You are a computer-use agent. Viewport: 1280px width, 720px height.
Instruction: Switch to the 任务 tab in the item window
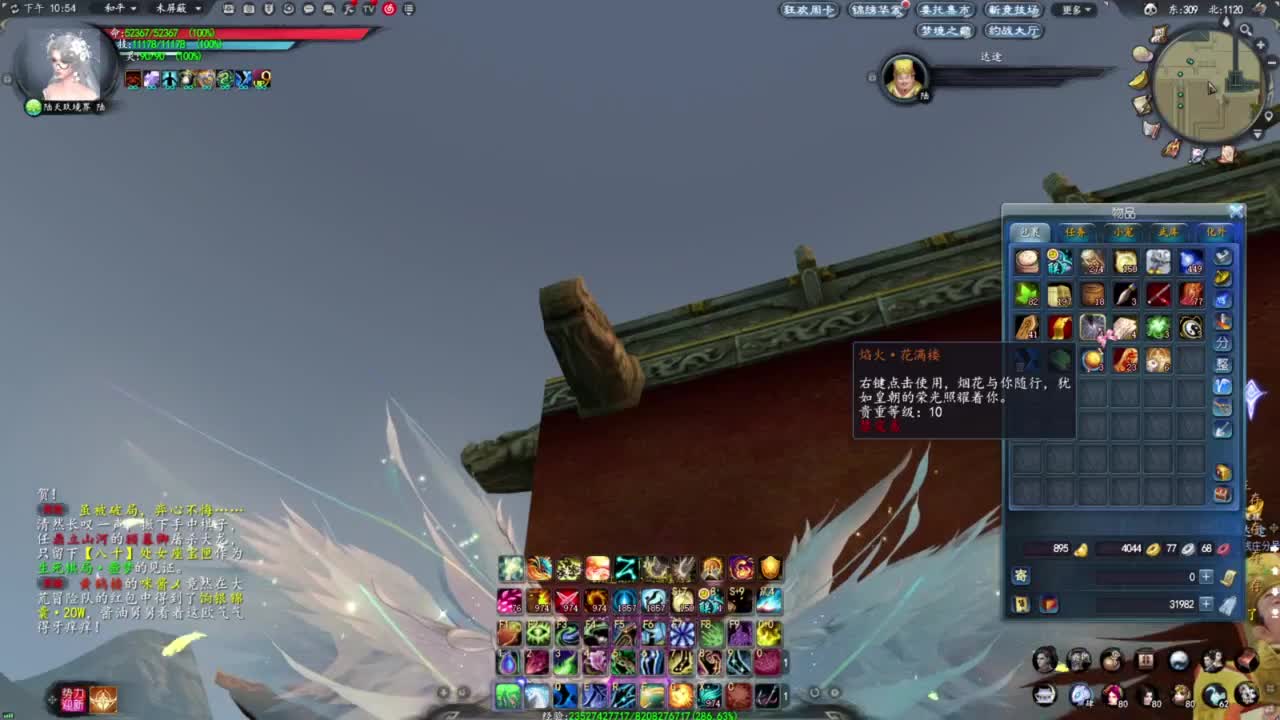point(1077,231)
